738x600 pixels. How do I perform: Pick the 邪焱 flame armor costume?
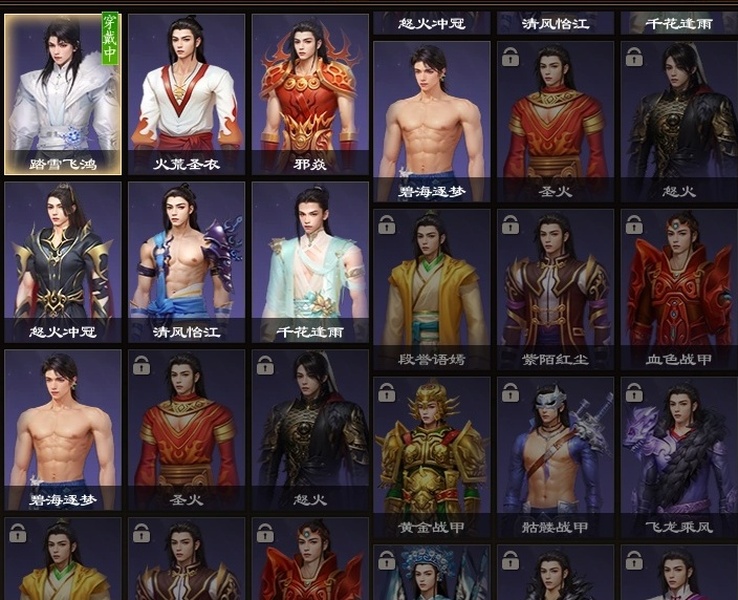310,95
